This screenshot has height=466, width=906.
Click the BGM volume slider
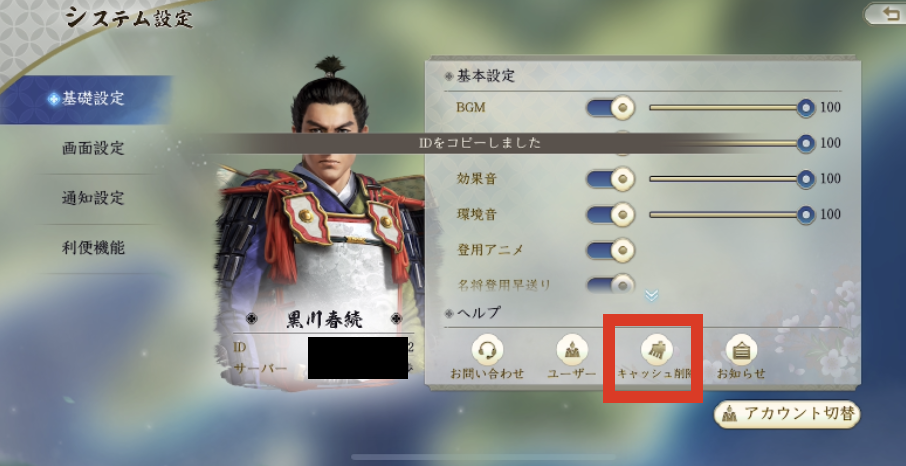point(728,107)
